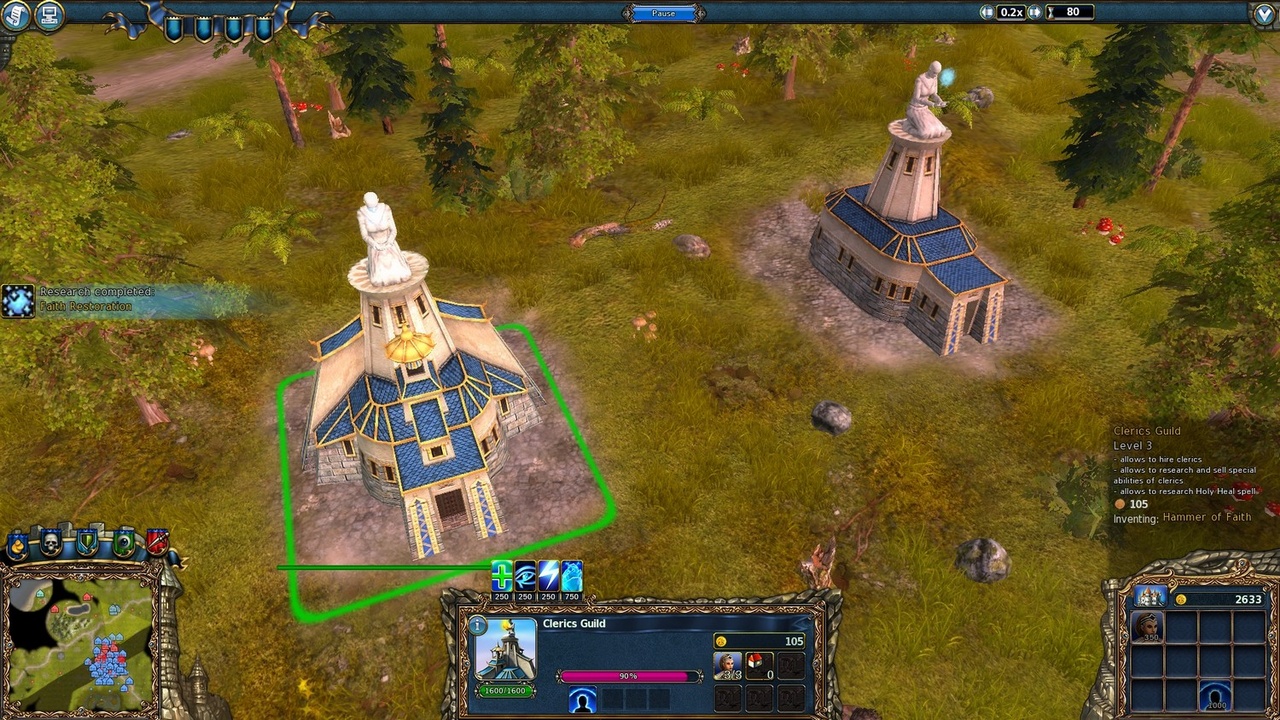Pick the green shield defend flag icon
The image size is (1280, 720).
click(87, 540)
